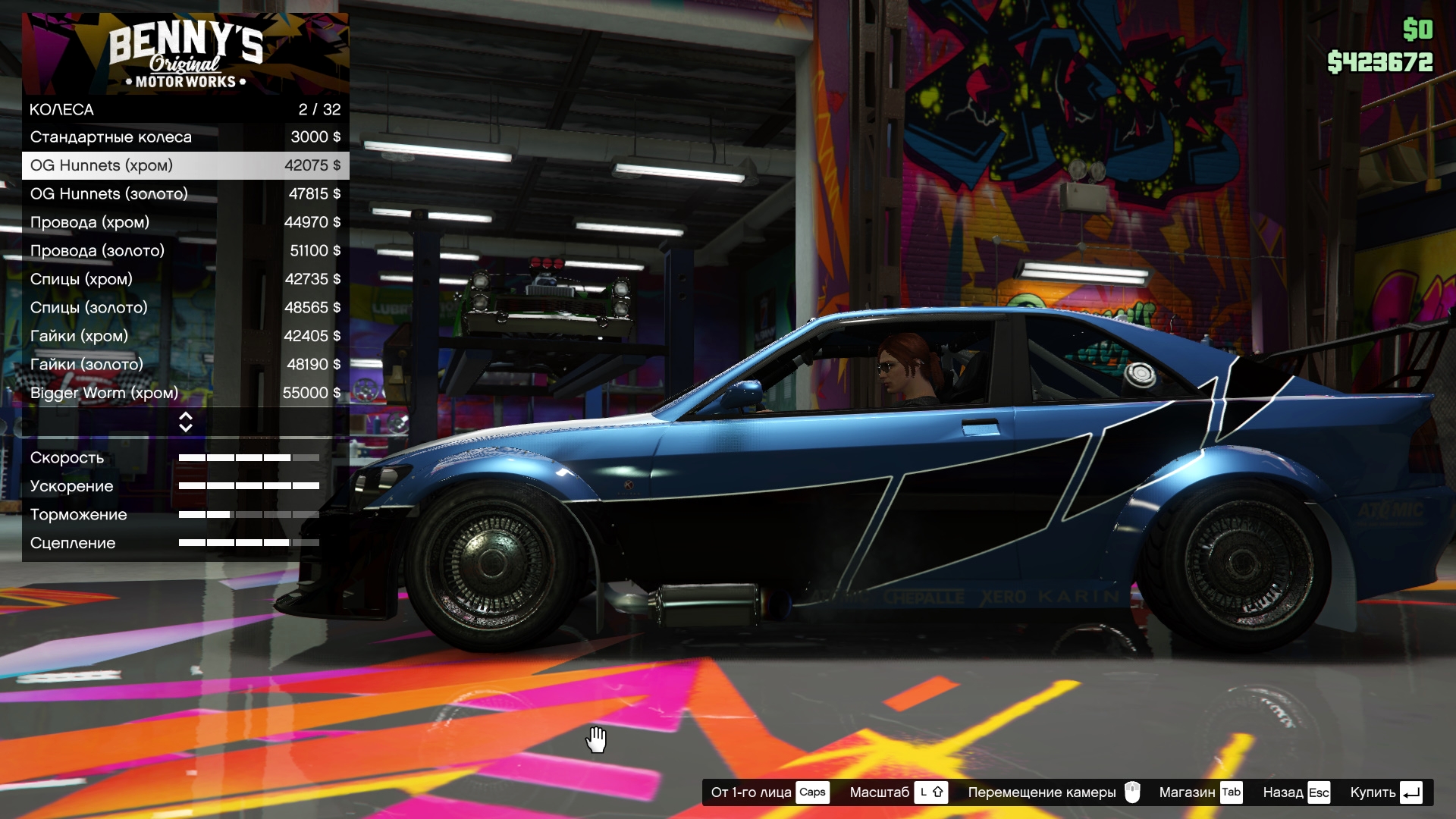Choose the Гайки (хром) wheels
This screenshot has width=1456, height=819.
coord(185,336)
